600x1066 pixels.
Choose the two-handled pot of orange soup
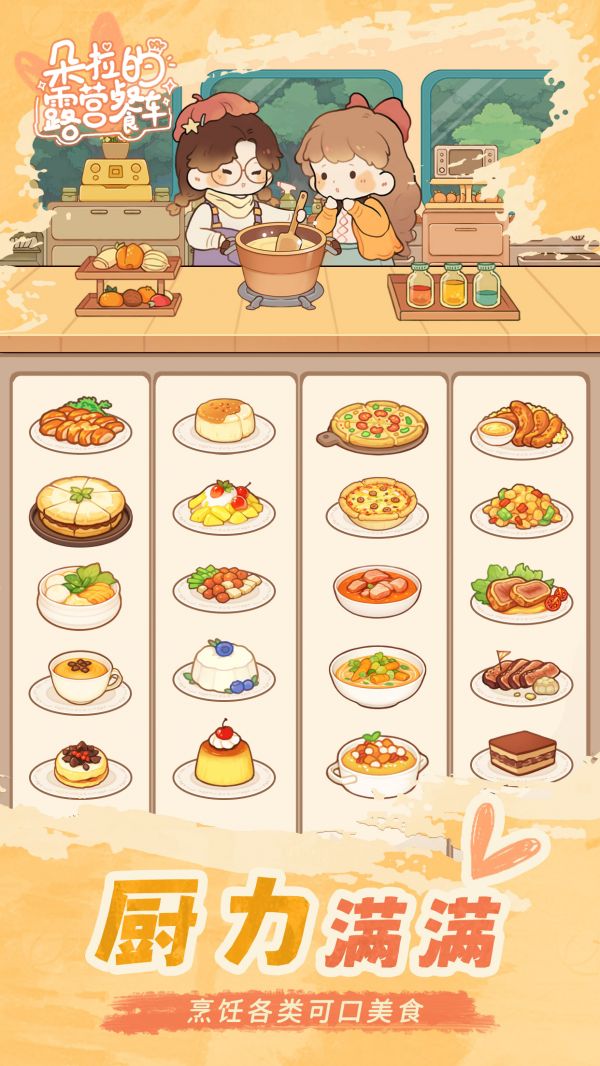[x=377, y=762]
